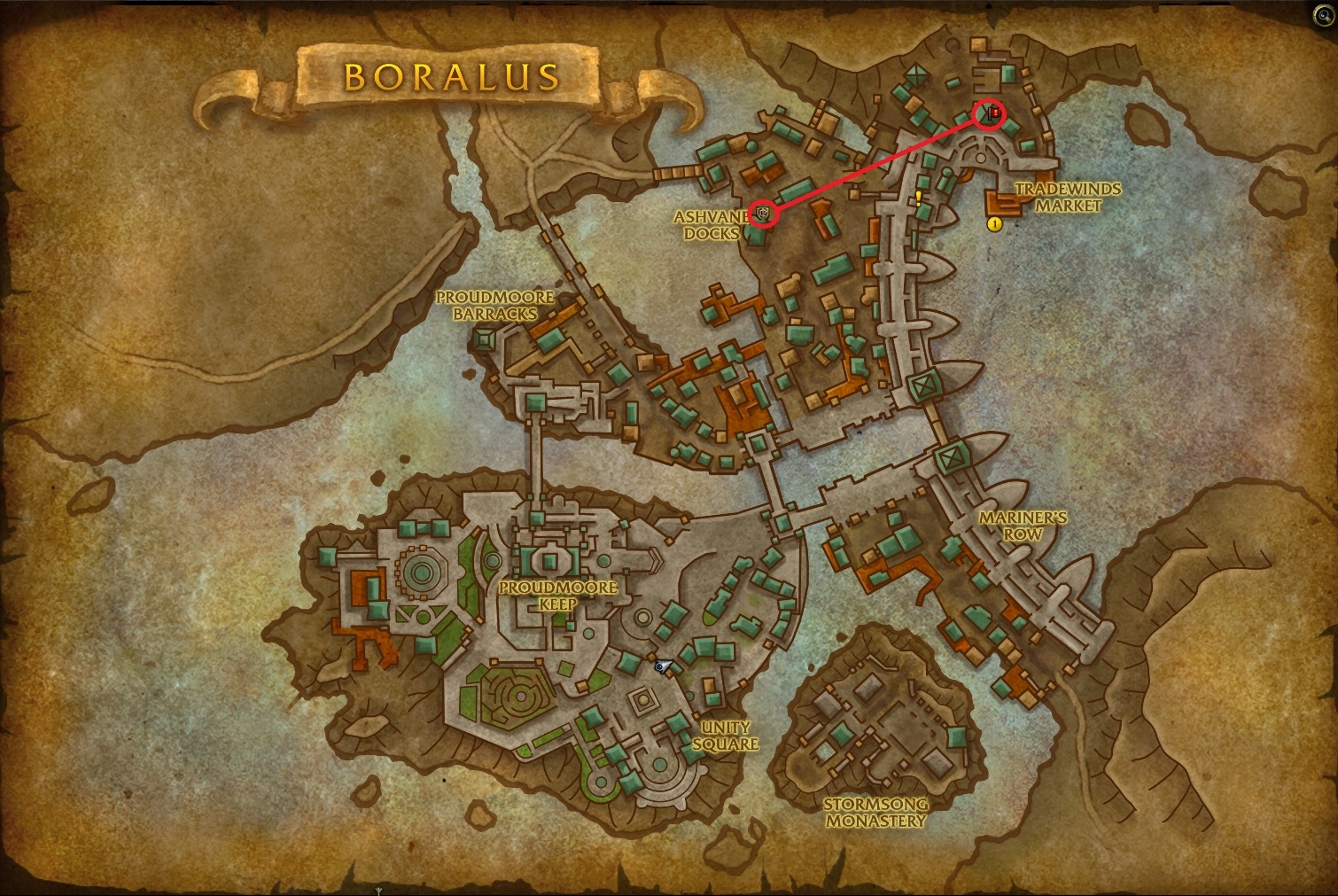Viewport: 1338px width, 896px height.
Task: Click the upper green X crossing icon on the canal
Action: pos(922,385)
